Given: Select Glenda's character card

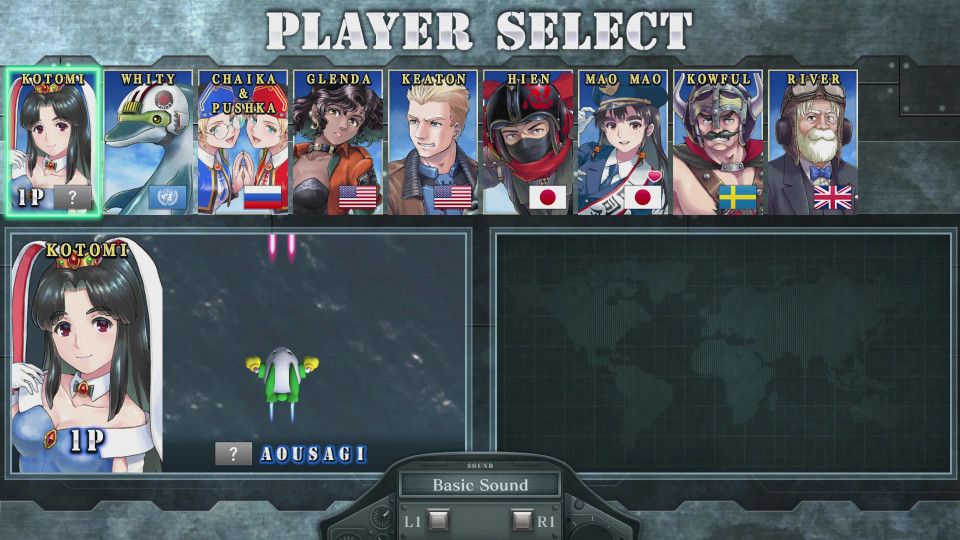Looking at the screenshot, I should (x=338, y=142).
